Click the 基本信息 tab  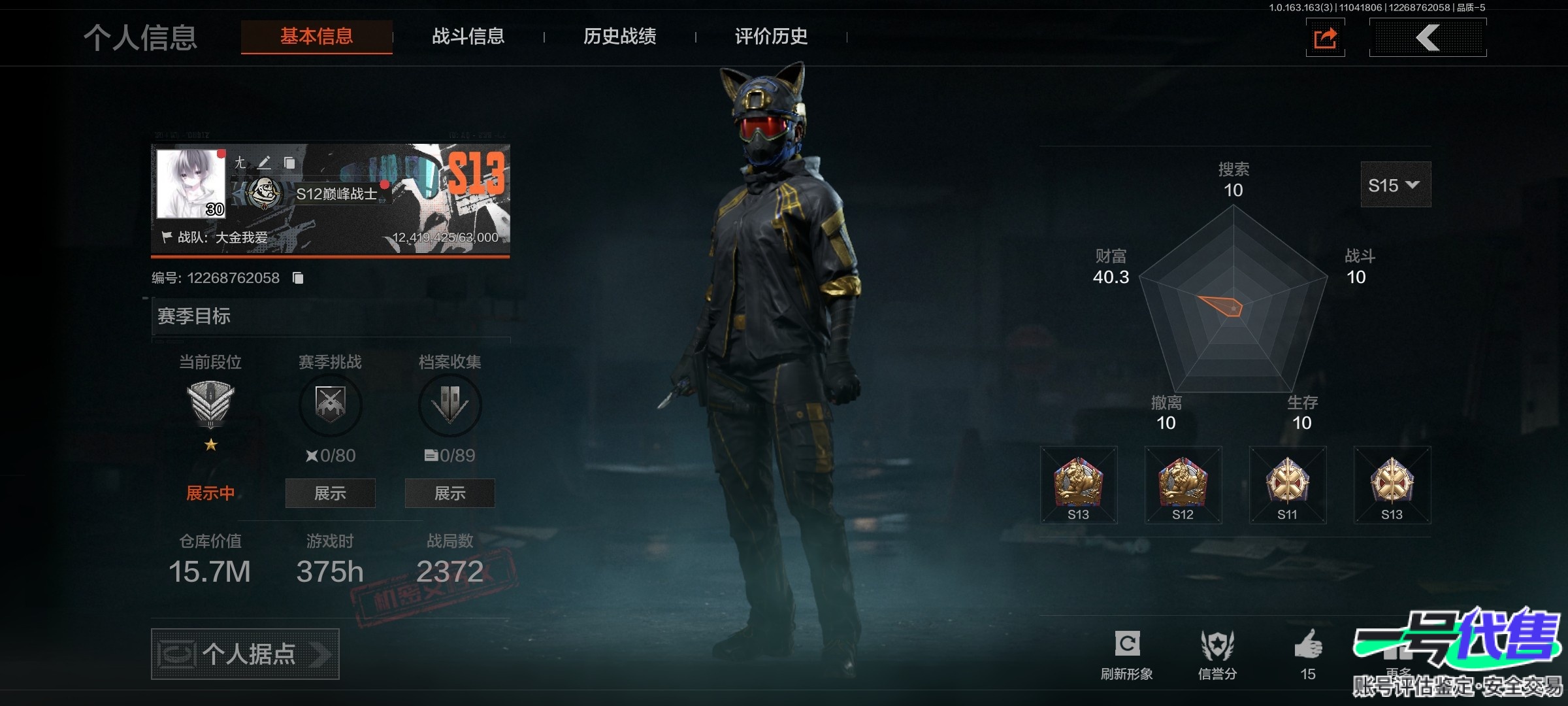click(x=317, y=37)
